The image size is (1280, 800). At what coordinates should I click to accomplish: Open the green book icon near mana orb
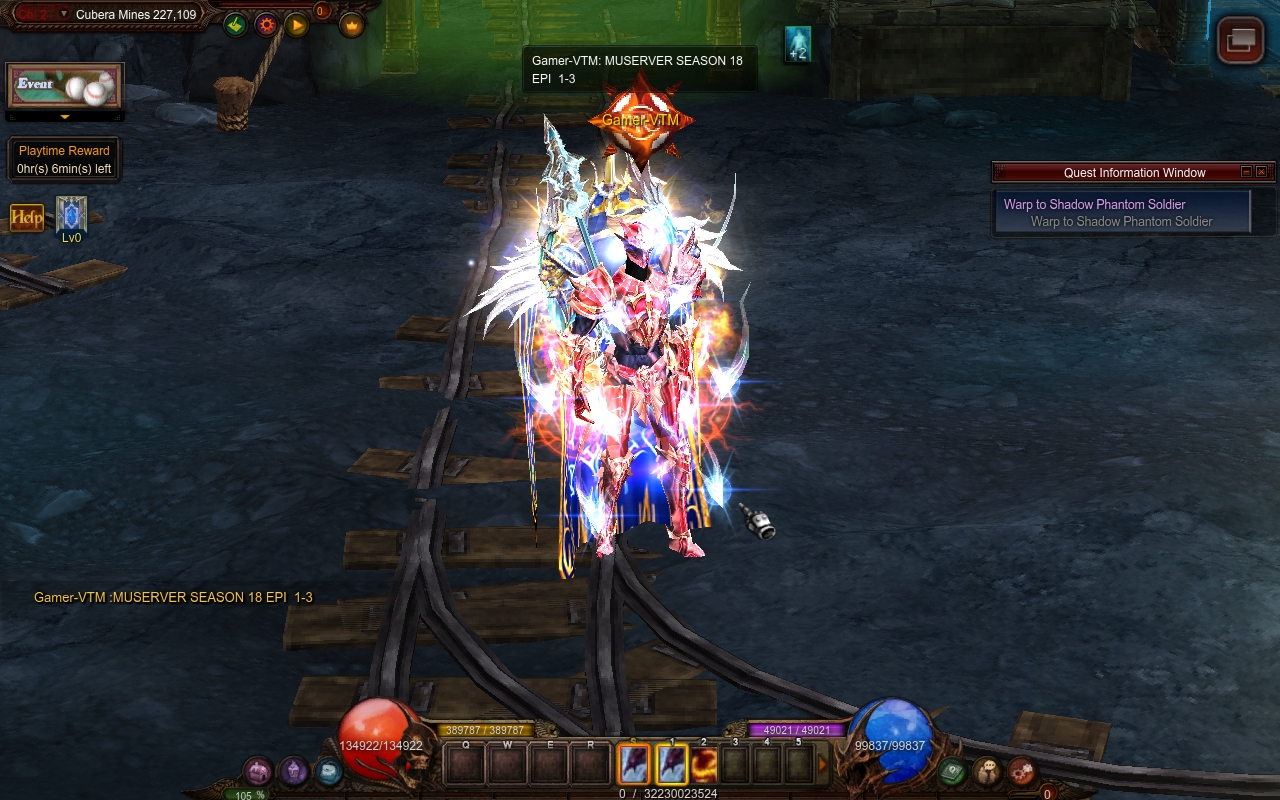coord(952,771)
